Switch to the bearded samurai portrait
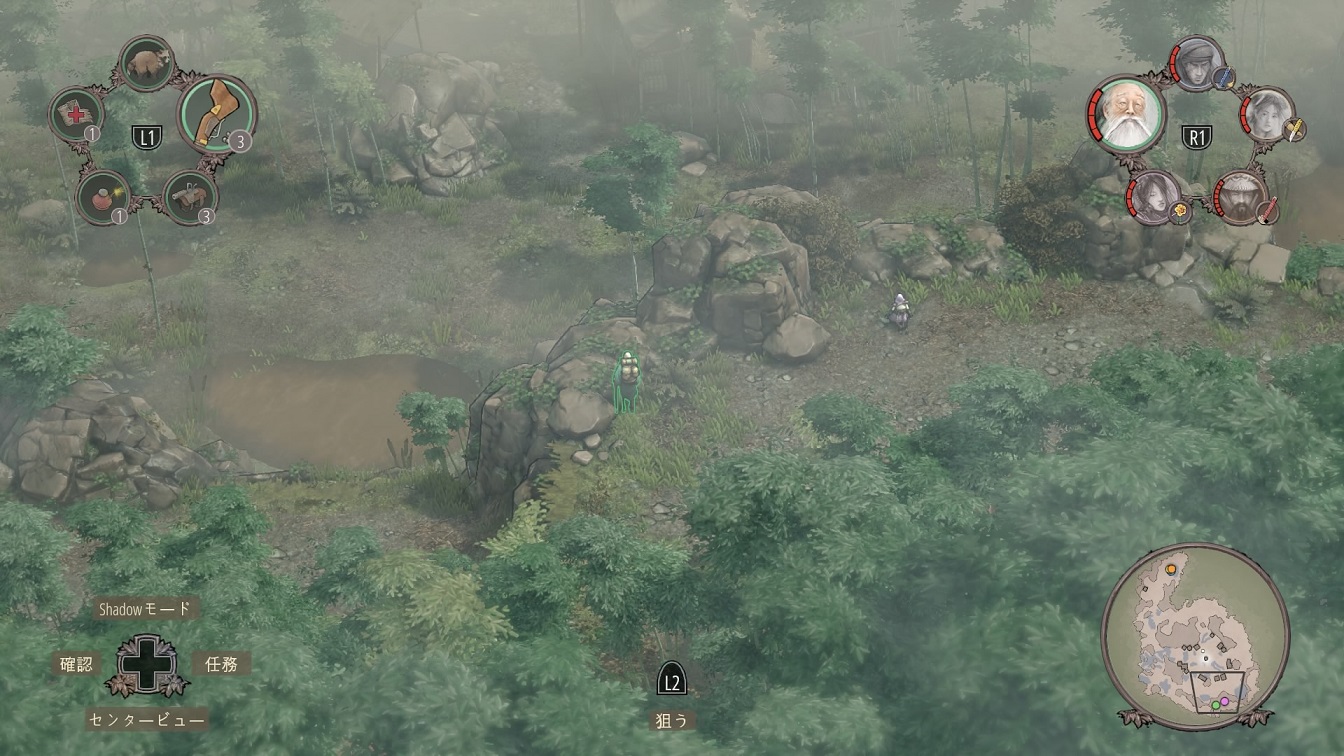Image resolution: width=1344 pixels, height=756 pixels. click(x=1240, y=196)
